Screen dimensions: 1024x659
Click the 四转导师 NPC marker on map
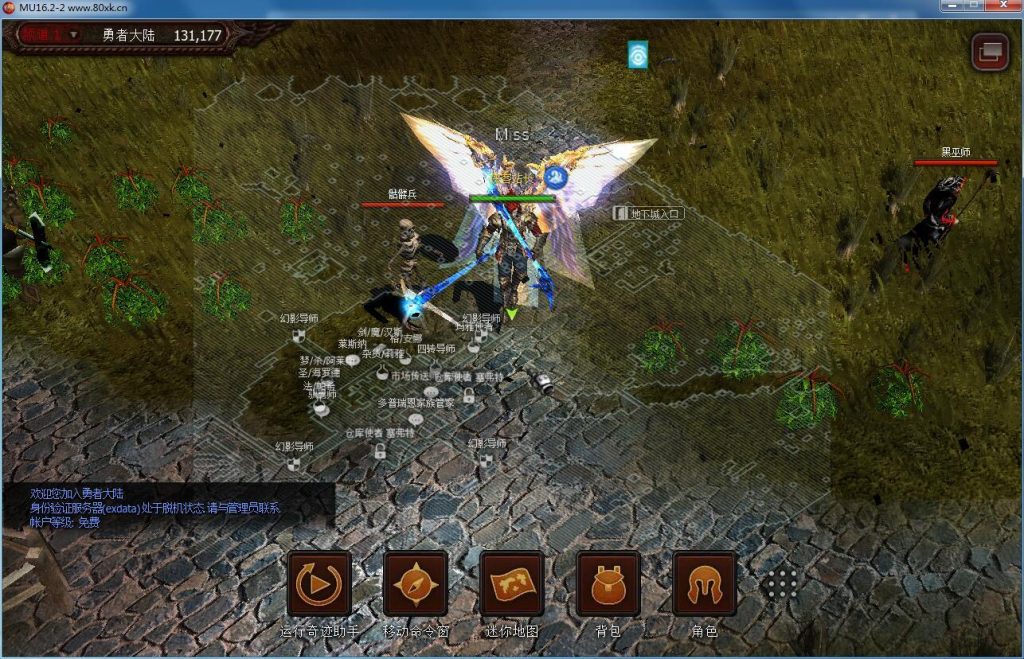436,349
